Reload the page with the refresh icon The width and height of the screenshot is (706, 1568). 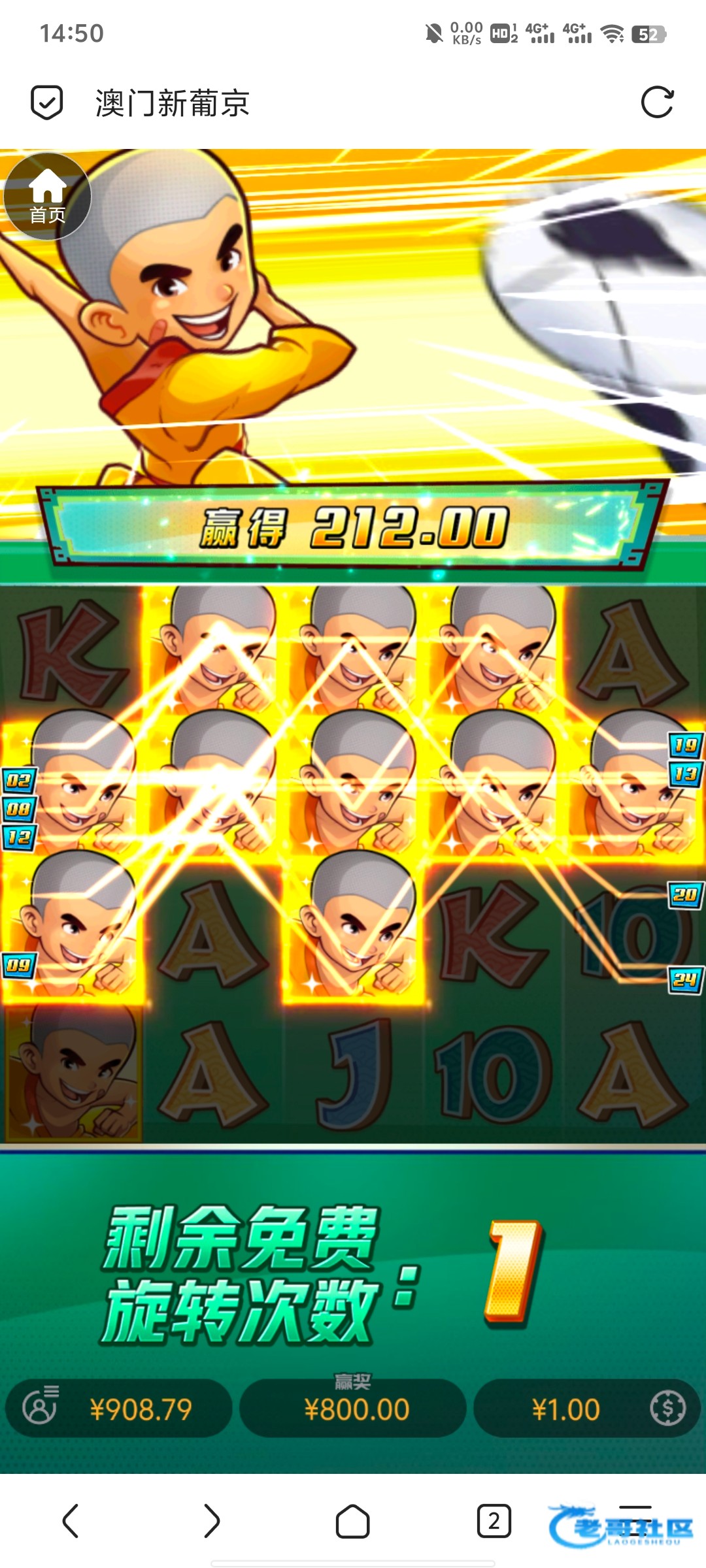point(657,103)
